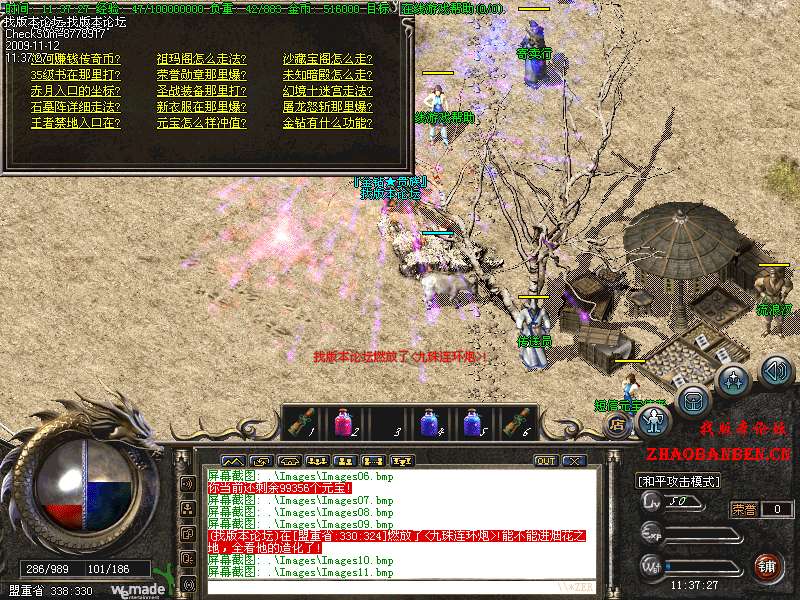Select the help topic 35级书在那里打?
The width and height of the screenshot is (800, 600).
(76, 75)
